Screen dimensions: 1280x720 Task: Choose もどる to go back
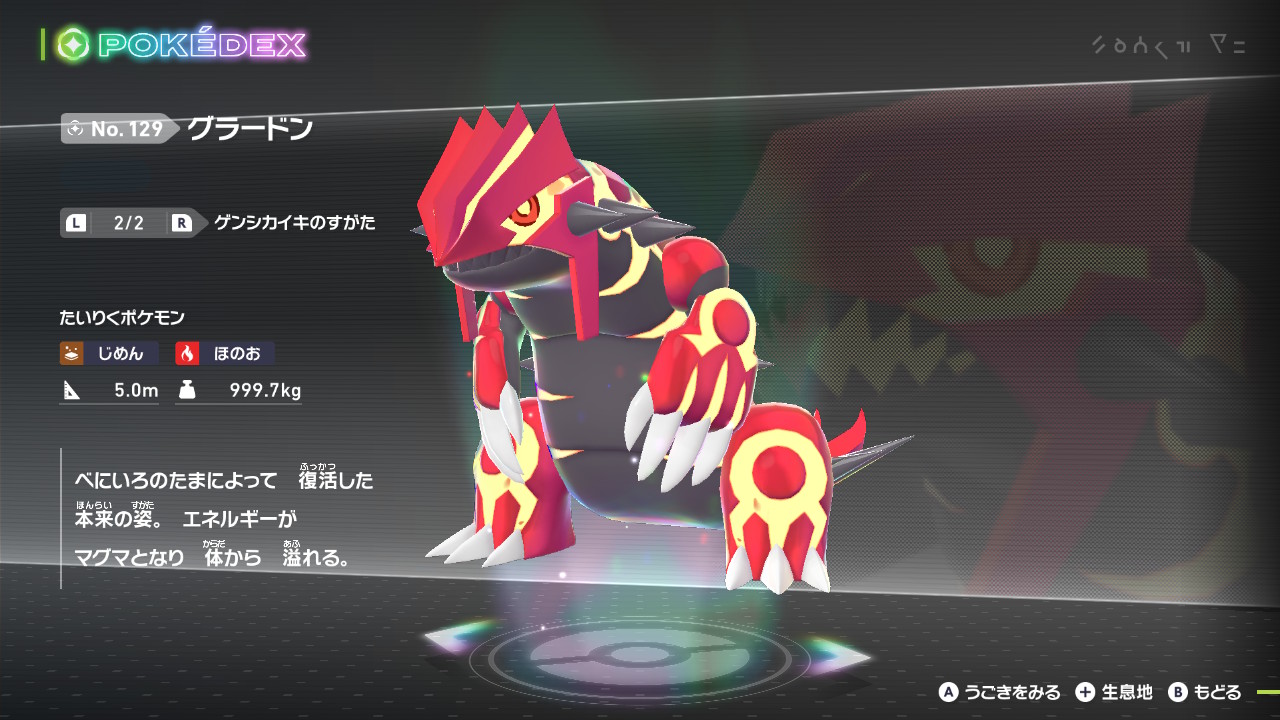1205,692
